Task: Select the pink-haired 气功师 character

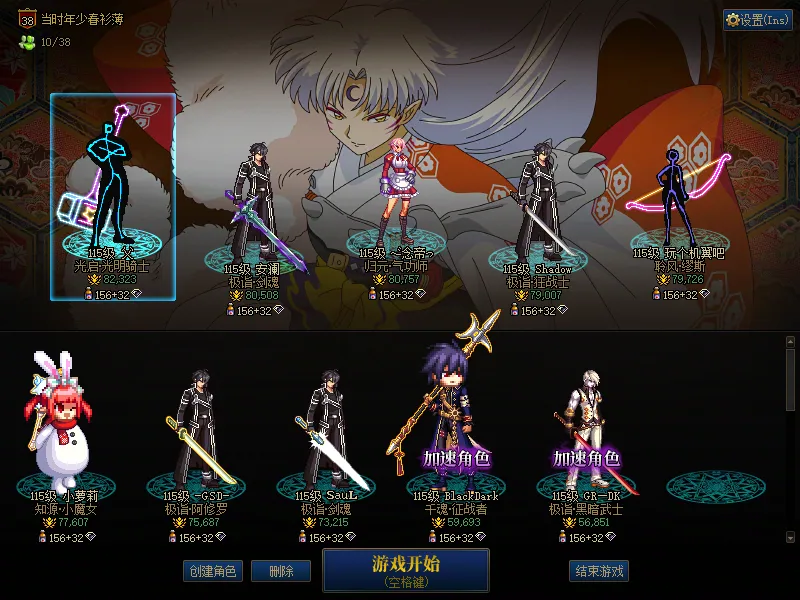Action: (393, 200)
